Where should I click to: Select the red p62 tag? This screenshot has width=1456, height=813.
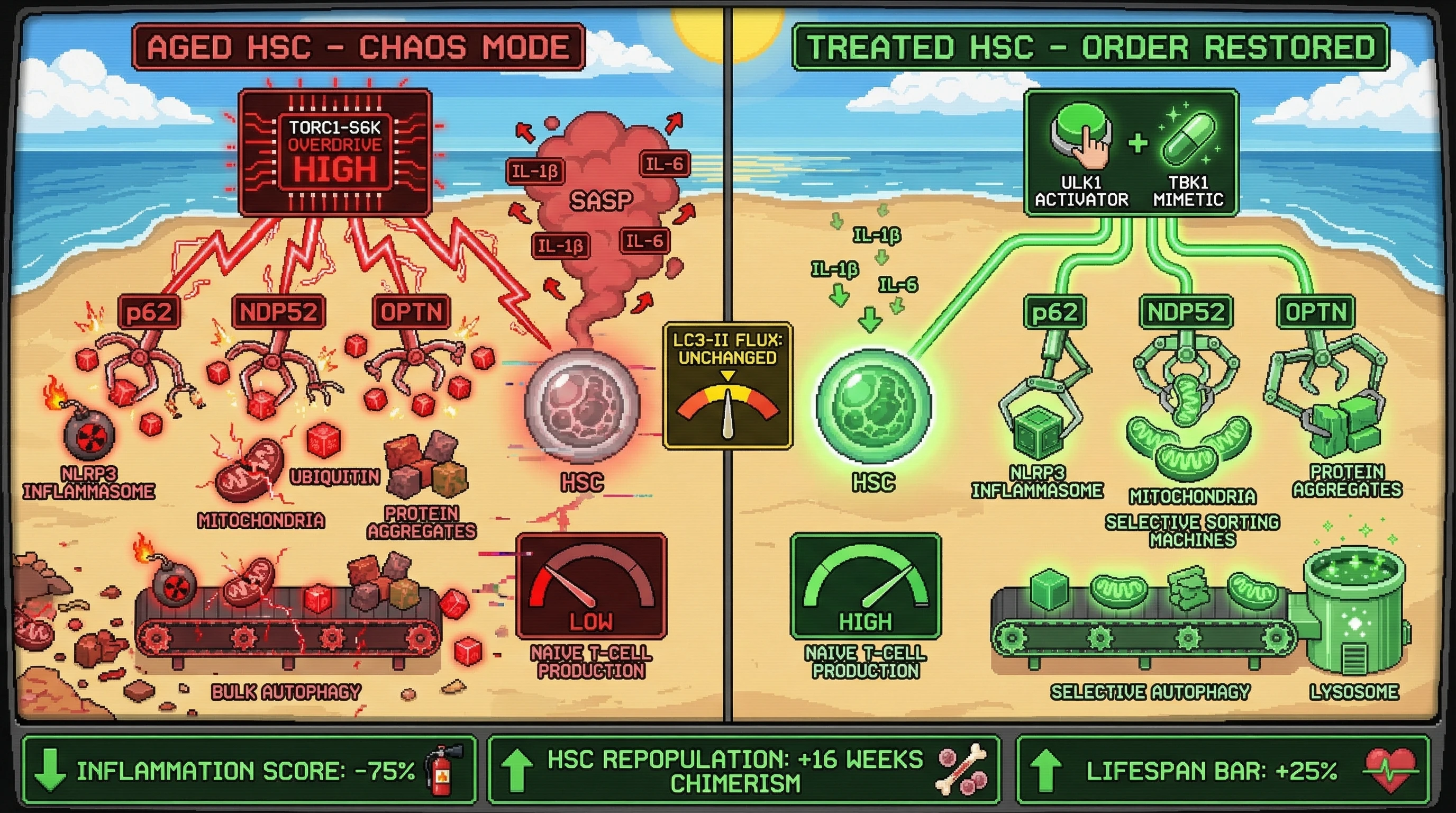tap(149, 312)
